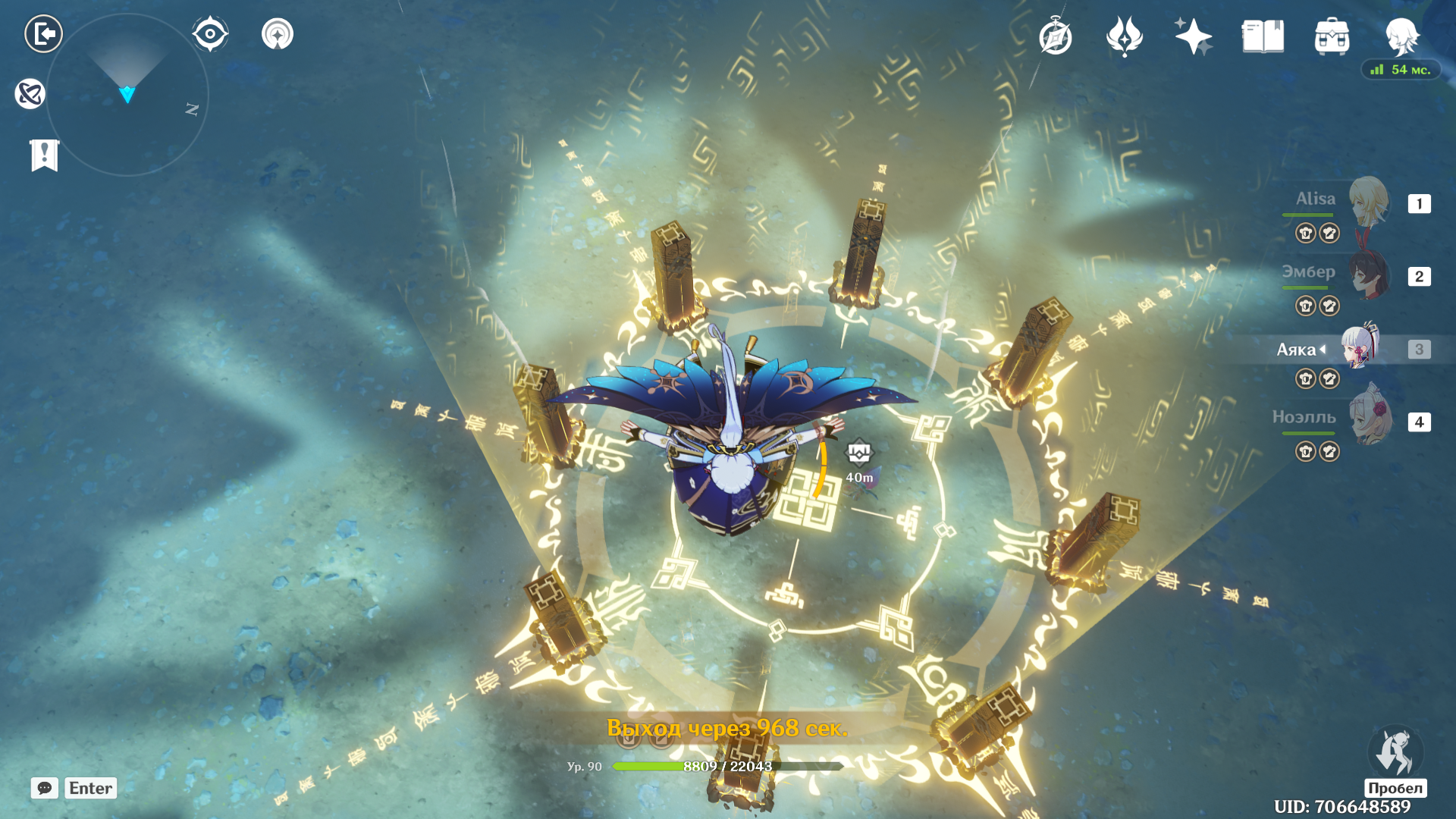Open the co-op mode icon

tap(278, 34)
